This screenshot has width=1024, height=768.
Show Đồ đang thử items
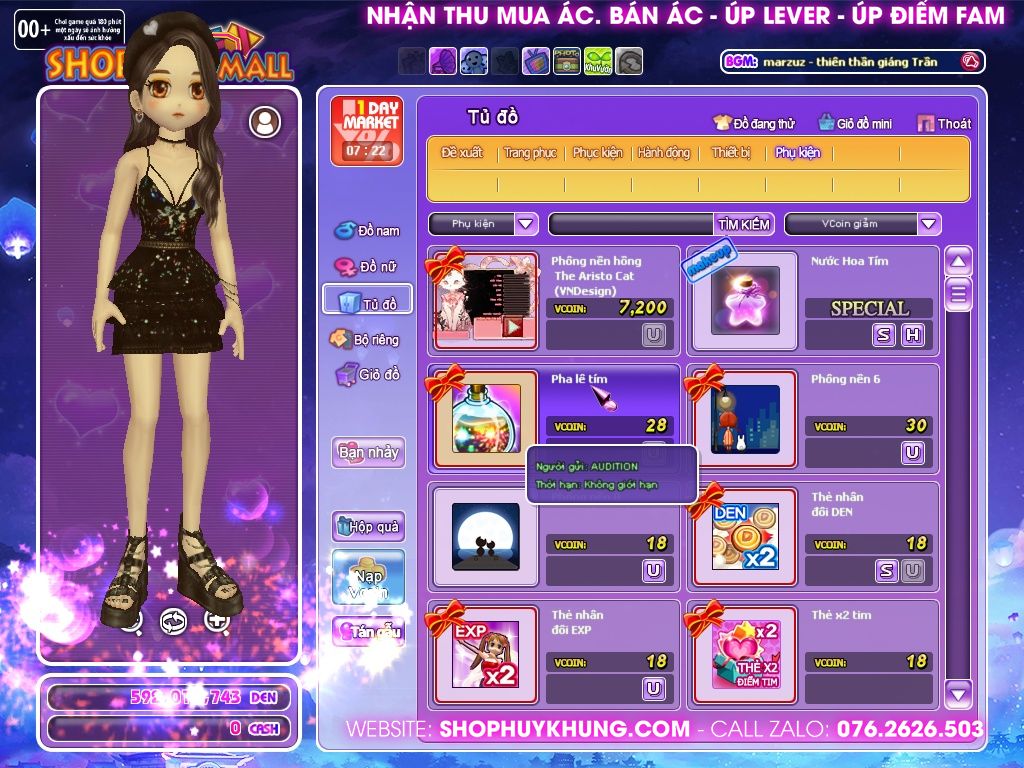click(754, 123)
